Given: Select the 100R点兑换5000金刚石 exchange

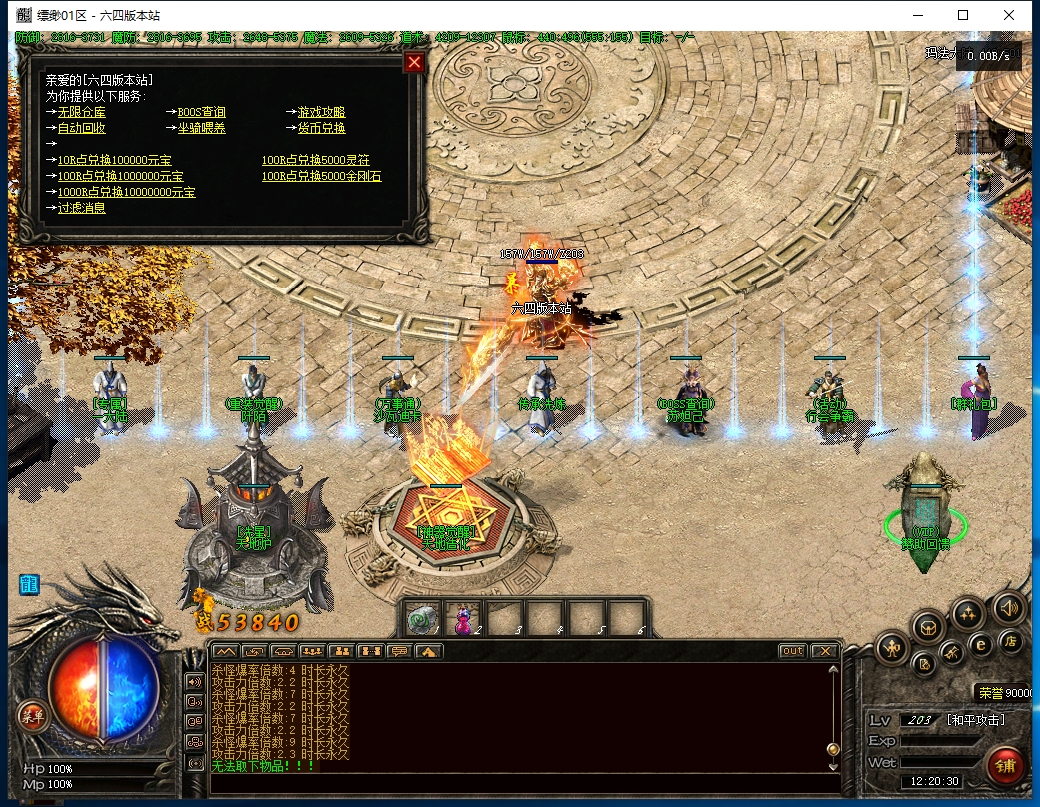Looking at the screenshot, I should (321, 176).
